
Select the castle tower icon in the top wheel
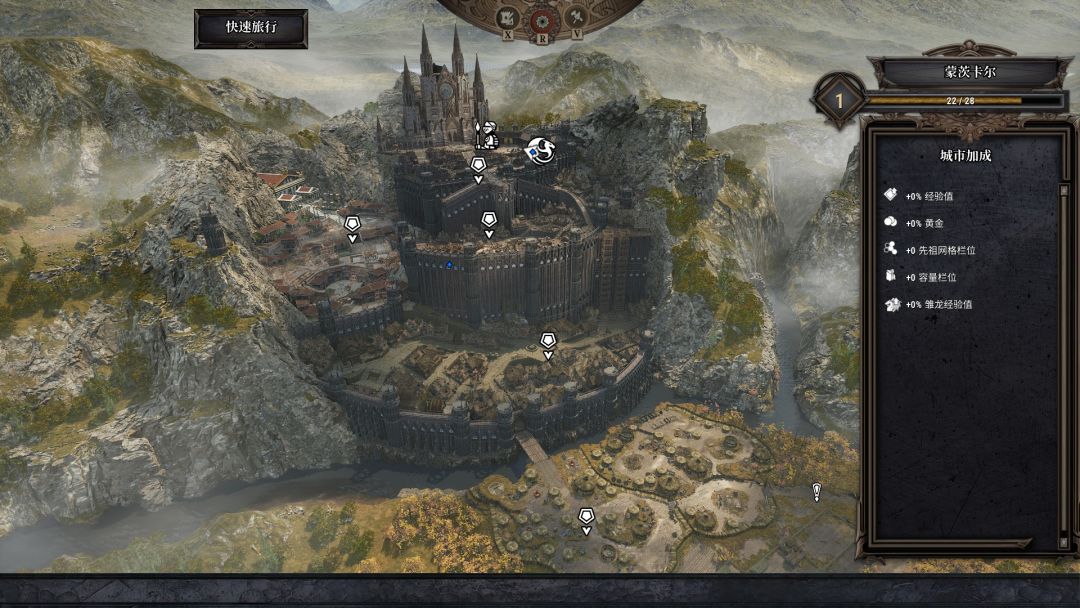(x=508, y=18)
